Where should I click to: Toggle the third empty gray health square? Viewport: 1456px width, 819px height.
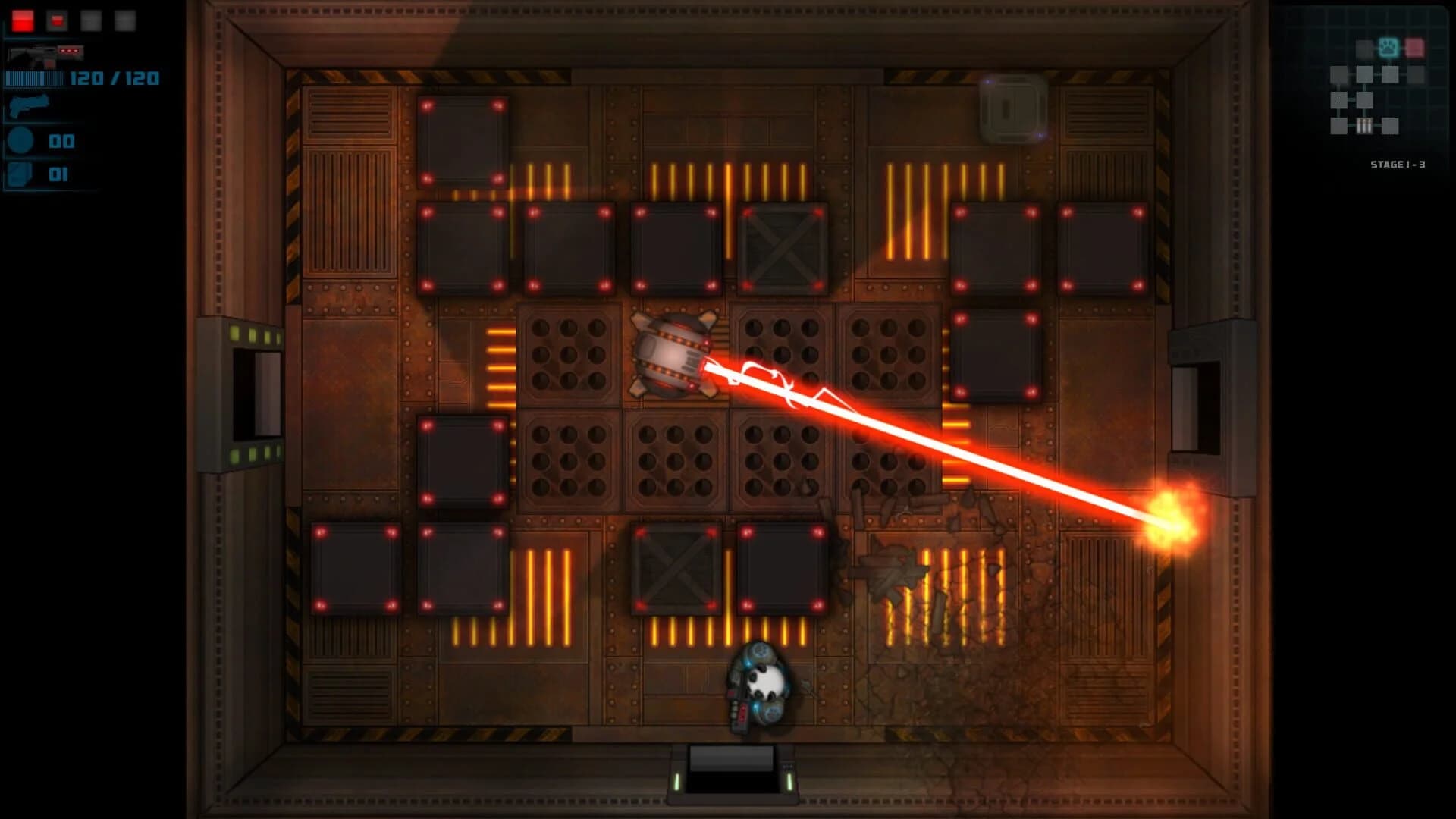[91, 20]
